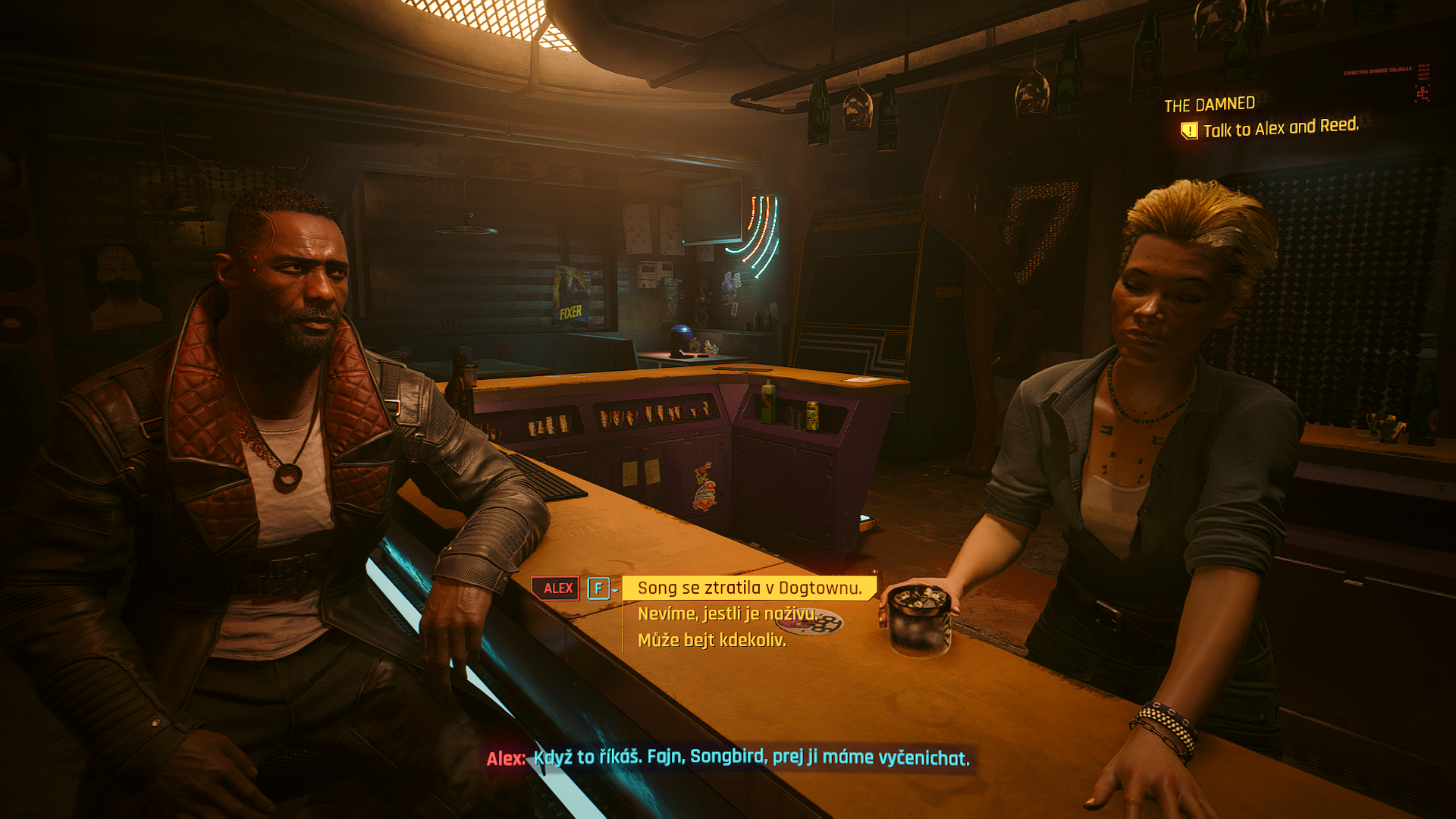The width and height of the screenshot is (1456, 819).
Task: Choose reply "Song se ztratila v Dogtownu."
Action: tap(749, 588)
